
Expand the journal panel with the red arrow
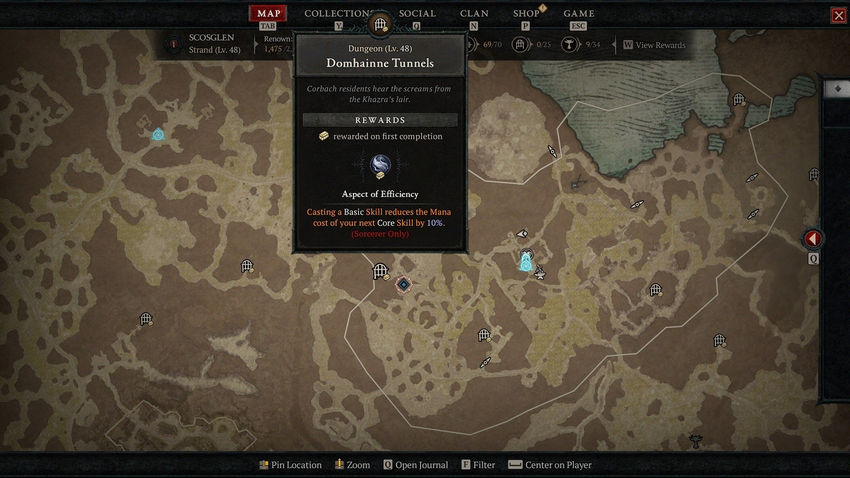(813, 240)
